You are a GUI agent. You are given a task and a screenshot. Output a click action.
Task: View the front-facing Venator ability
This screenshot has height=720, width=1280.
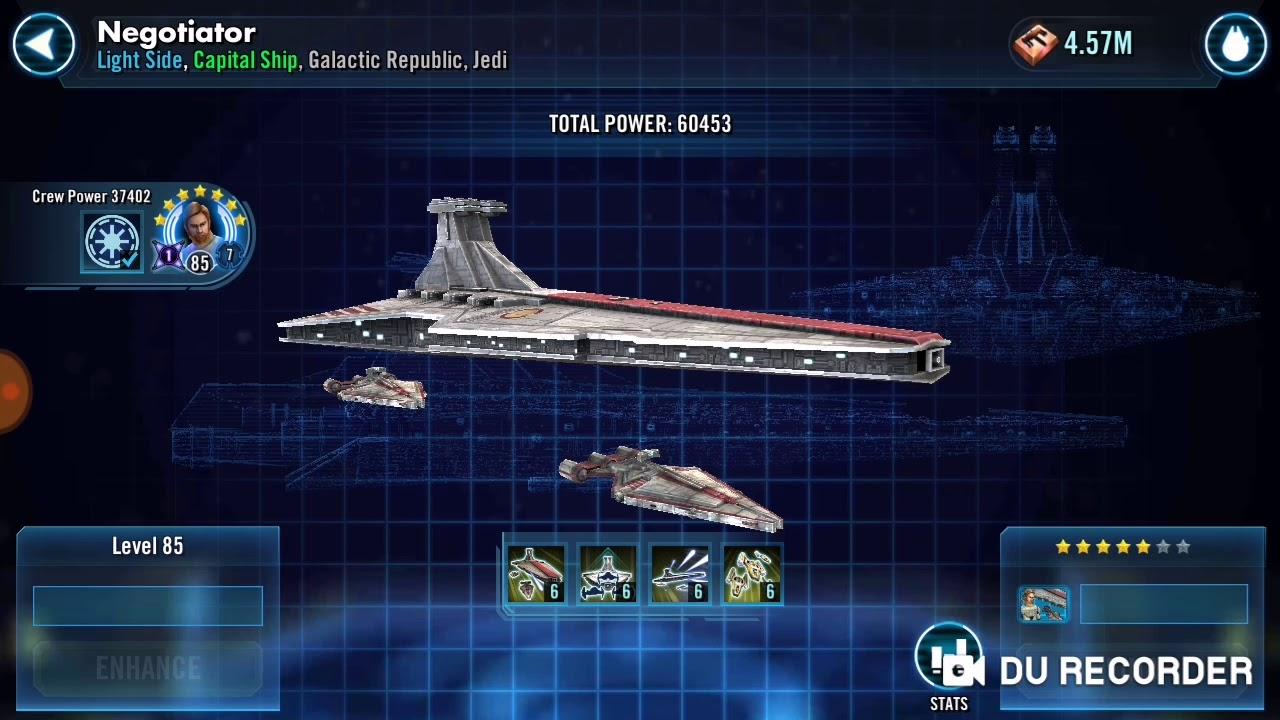click(607, 575)
